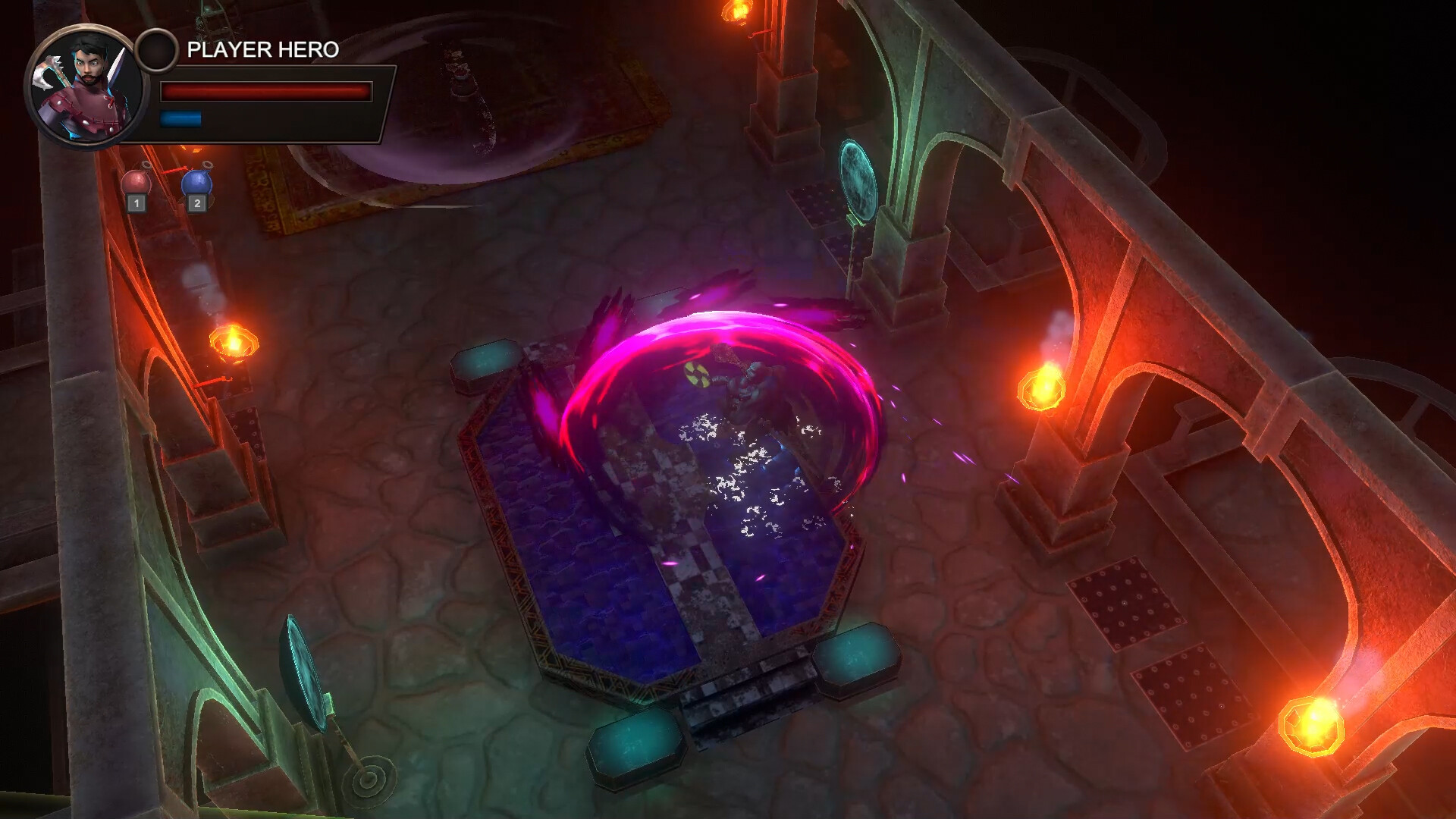Click the red health bar
Screen dimensions: 1456x819
coord(265,91)
